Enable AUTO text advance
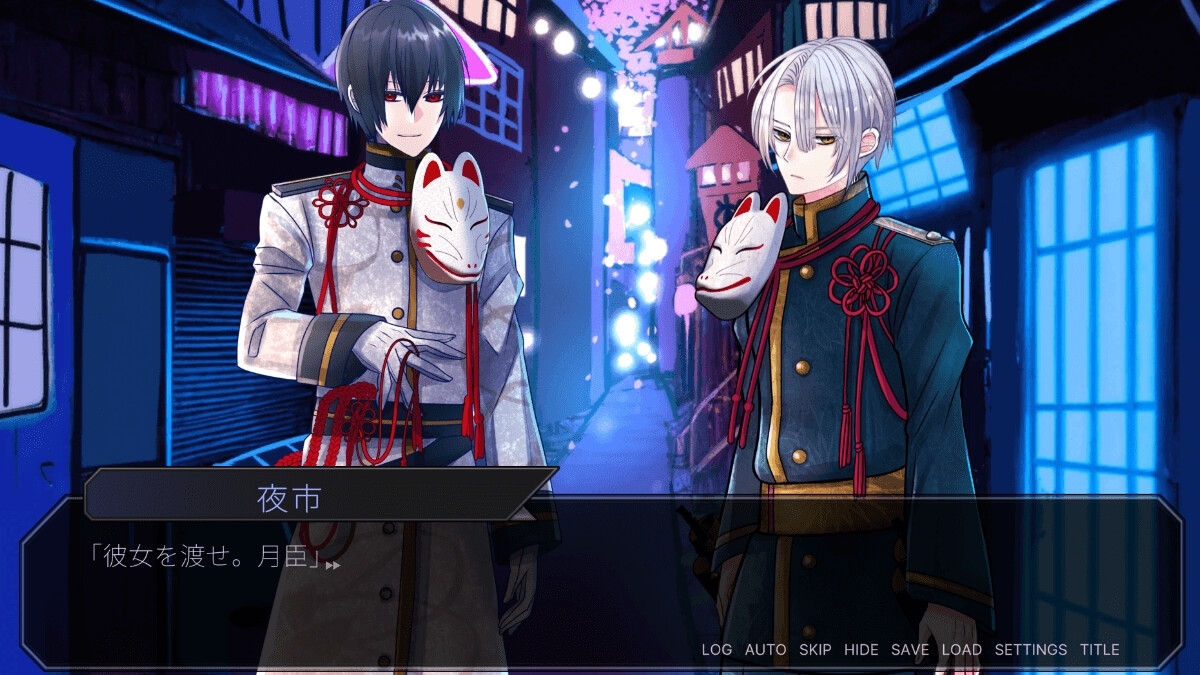This screenshot has height=675, width=1200. point(765,650)
